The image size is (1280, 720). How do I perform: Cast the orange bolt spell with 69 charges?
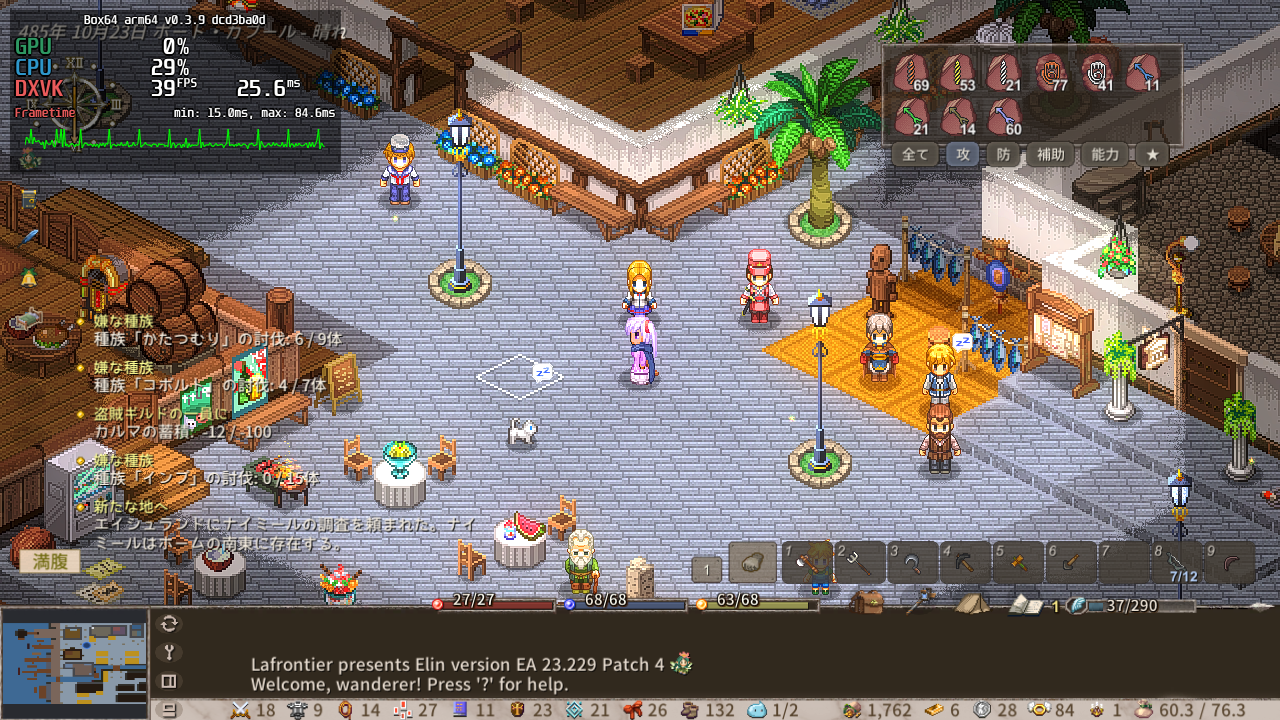click(x=911, y=73)
